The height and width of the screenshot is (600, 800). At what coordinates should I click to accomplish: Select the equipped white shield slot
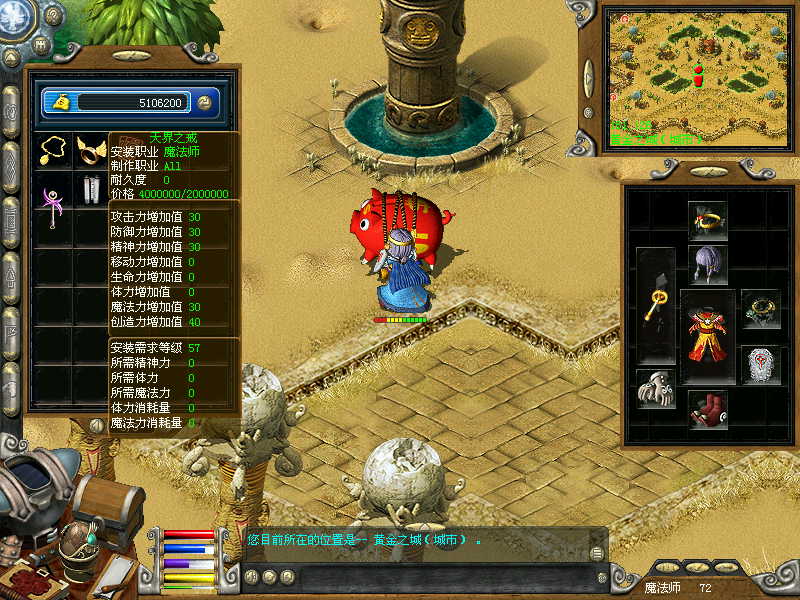coord(760,365)
